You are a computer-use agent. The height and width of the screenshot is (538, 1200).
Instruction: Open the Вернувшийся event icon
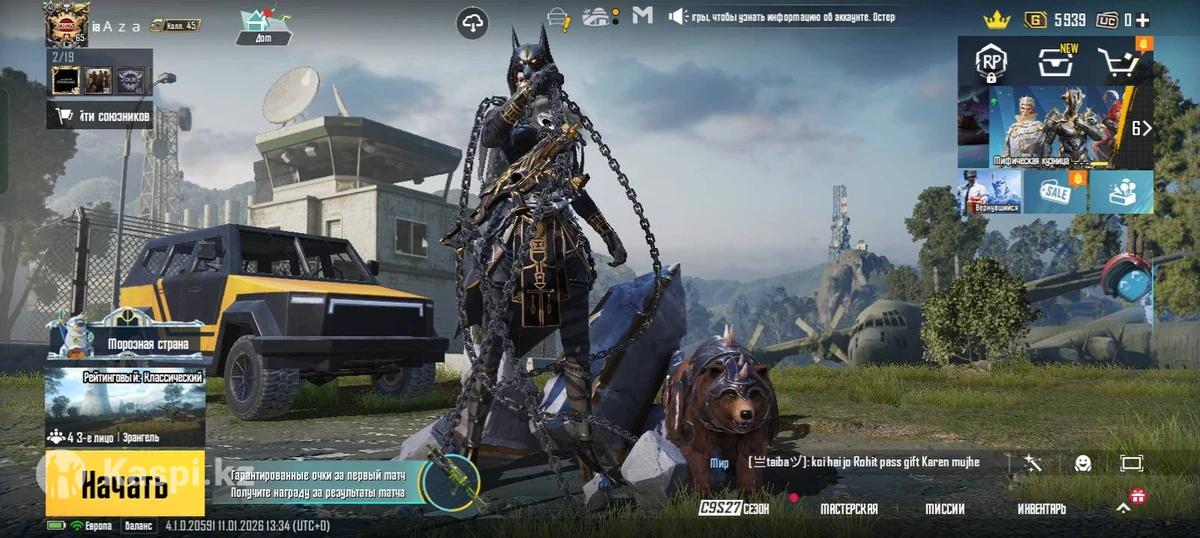(x=990, y=191)
